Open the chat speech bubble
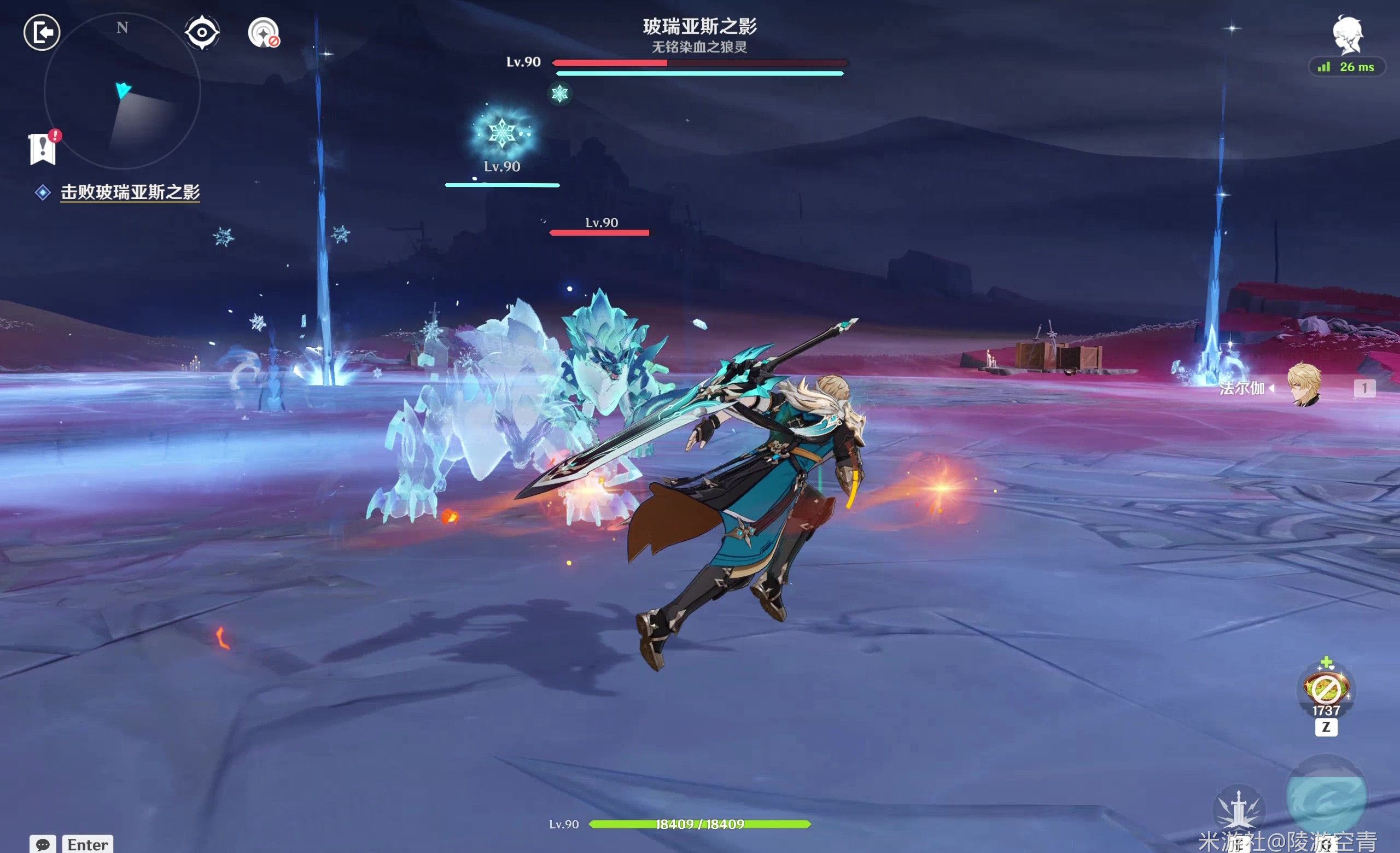 [43, 844]
